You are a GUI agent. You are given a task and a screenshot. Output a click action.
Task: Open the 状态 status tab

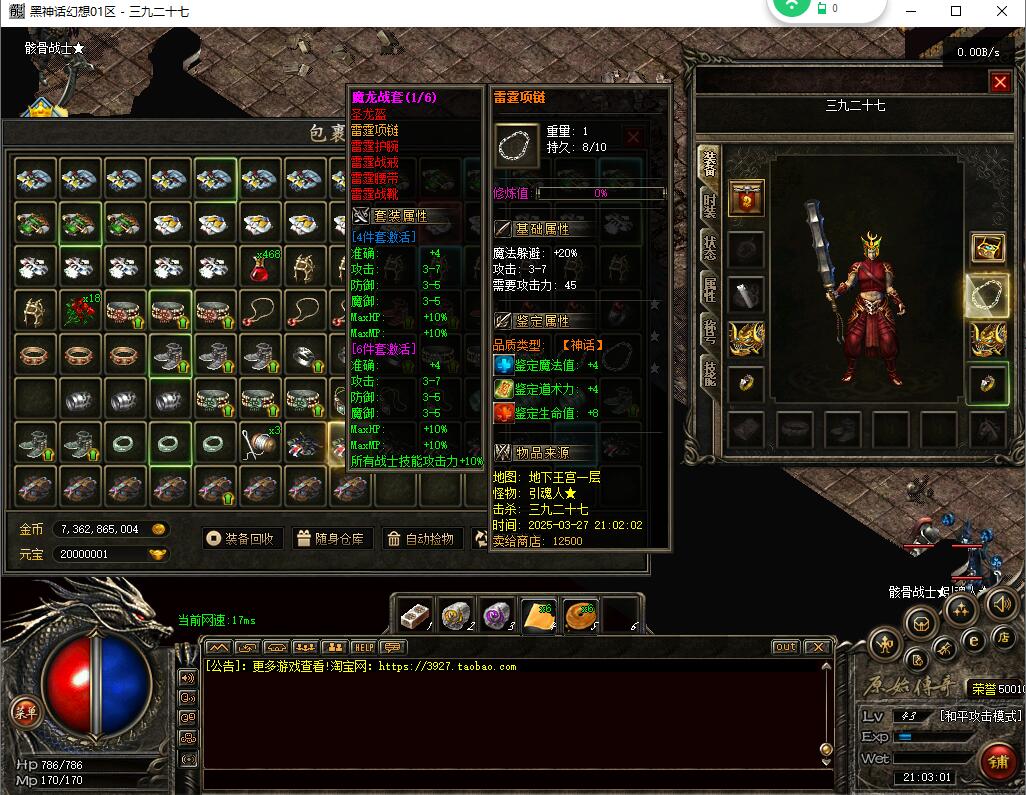pos(709,247)
